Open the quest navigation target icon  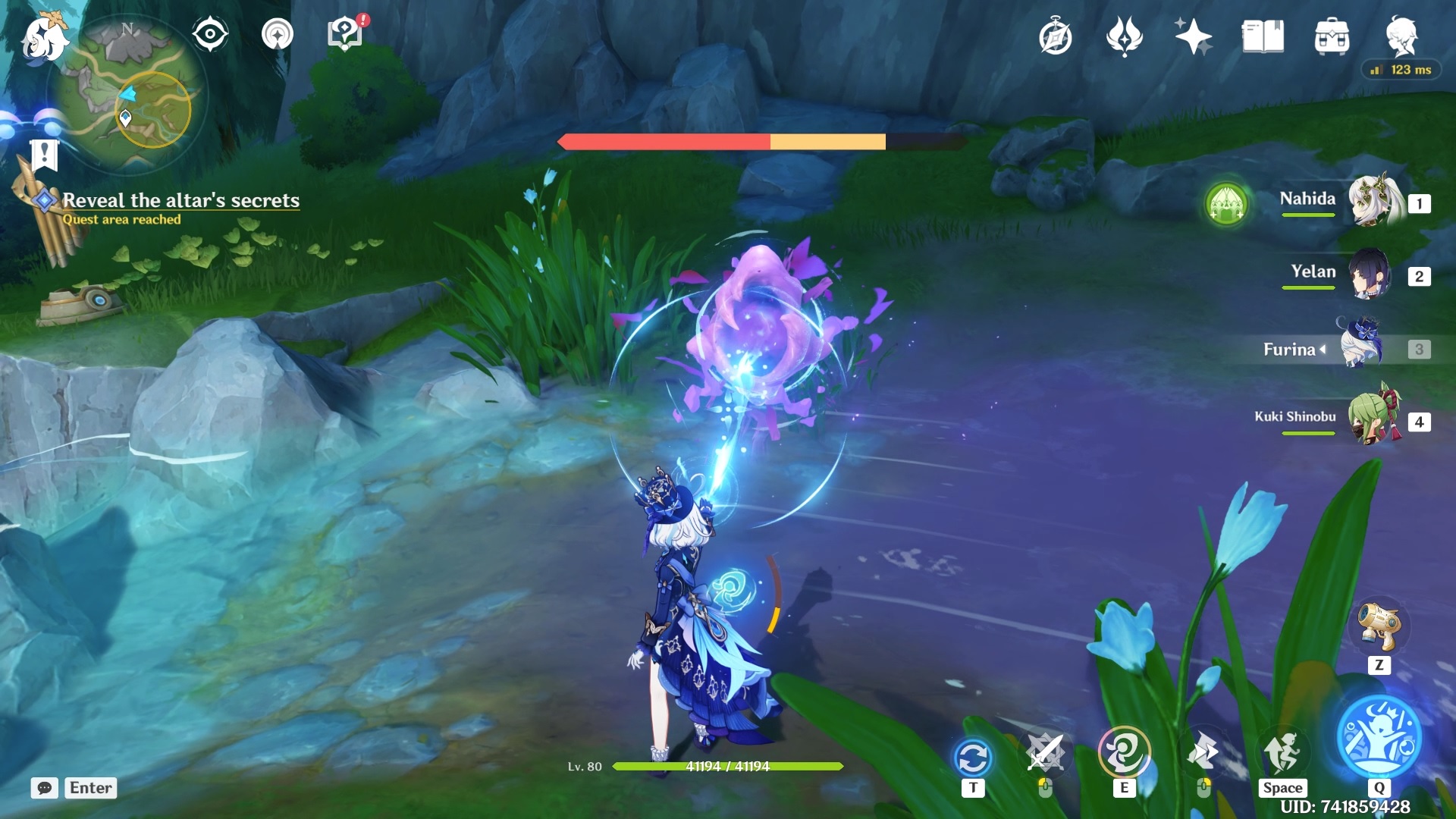277,34
